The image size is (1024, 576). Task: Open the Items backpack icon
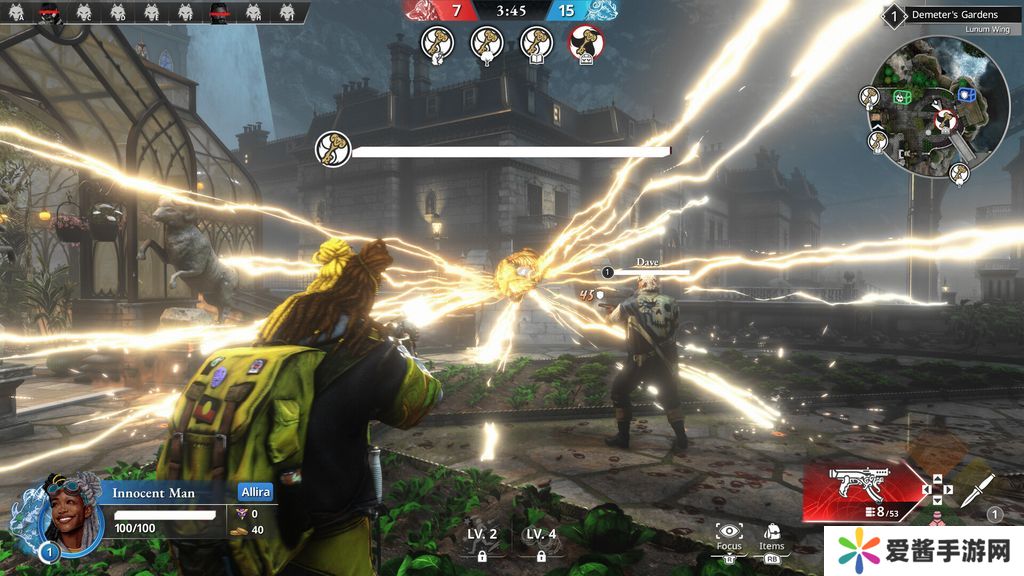click(772, 533)
